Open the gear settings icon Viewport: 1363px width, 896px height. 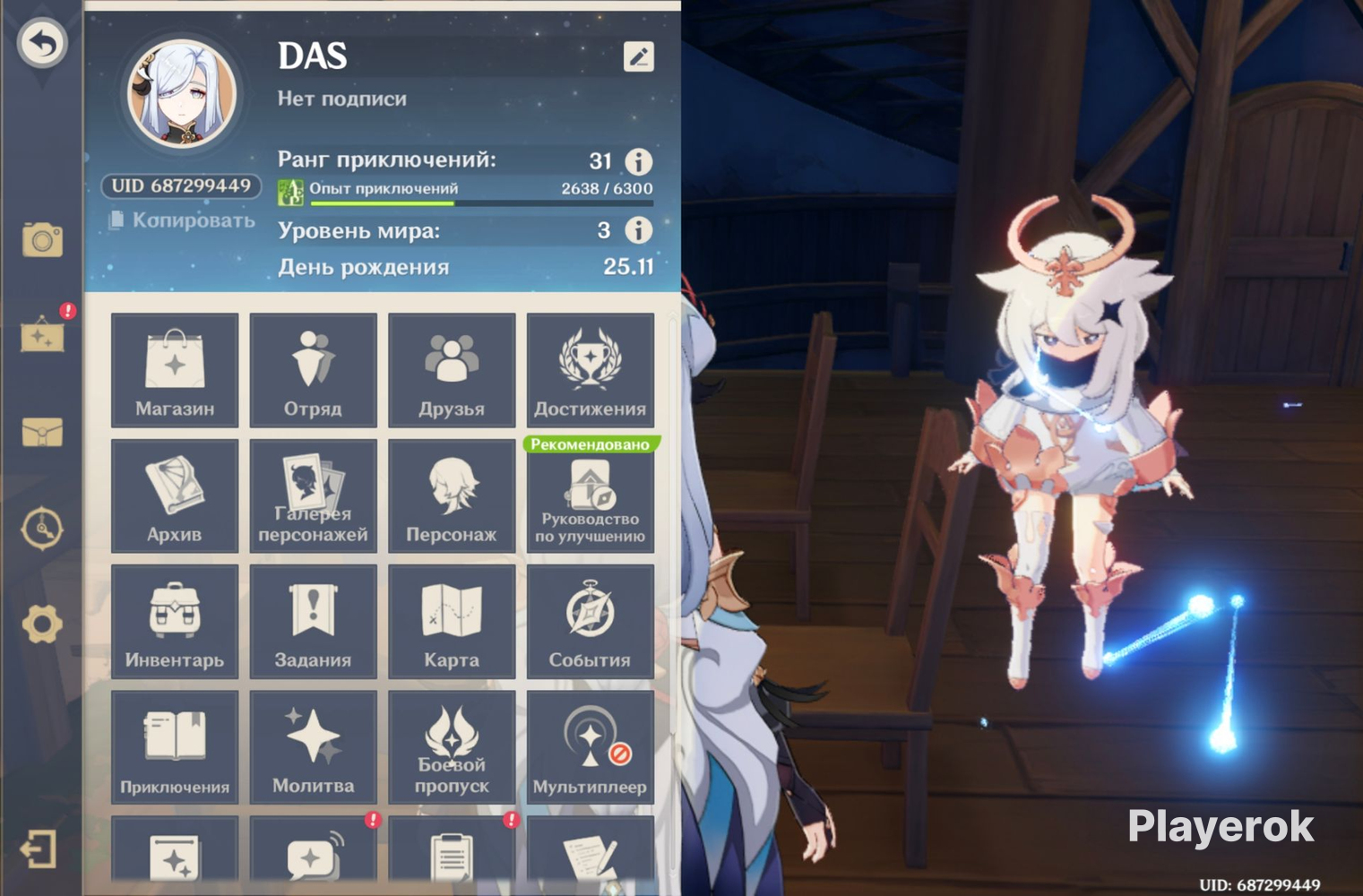coord(42,624)
